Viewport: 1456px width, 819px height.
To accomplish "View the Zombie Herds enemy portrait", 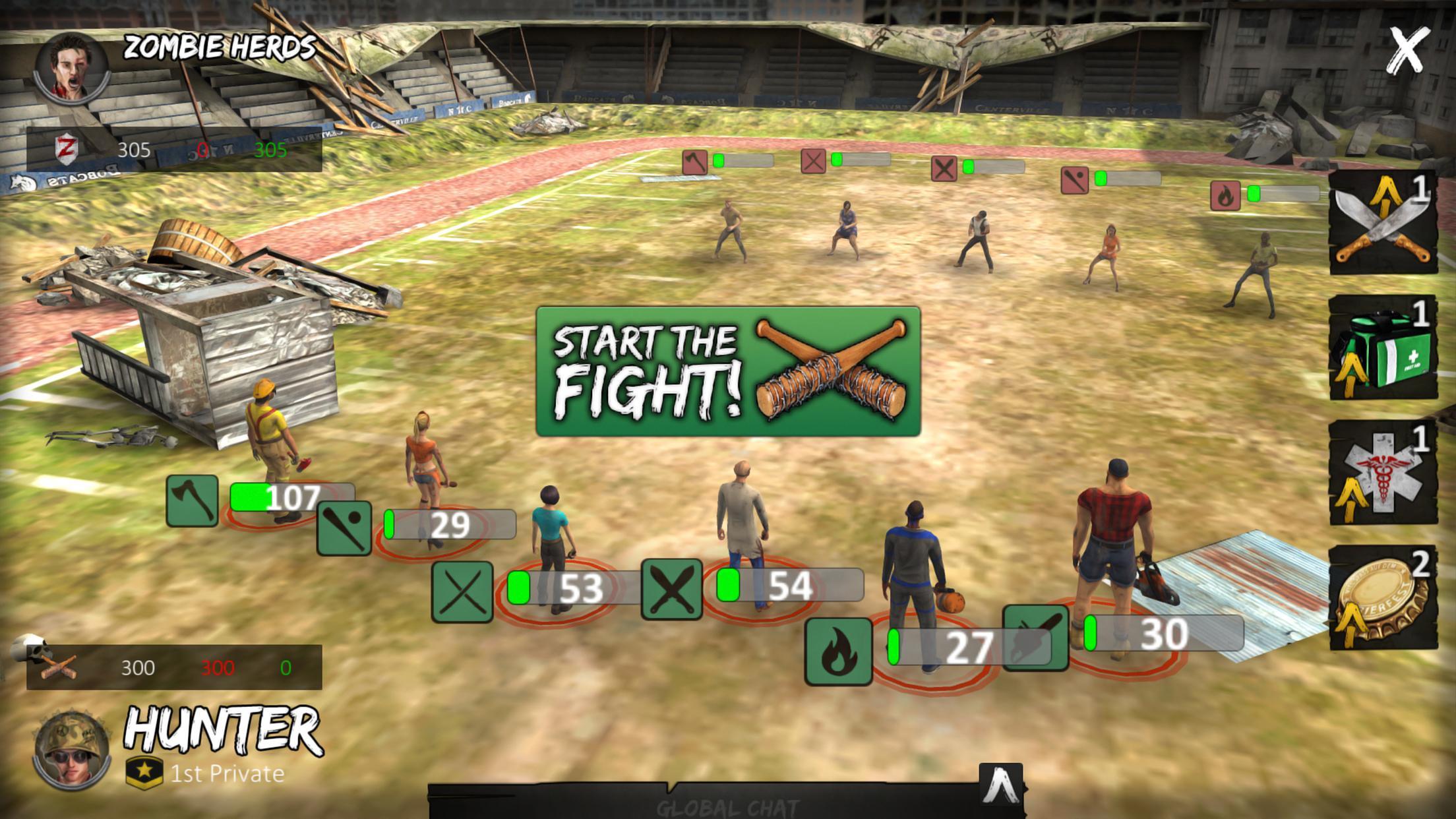I will coord(72,67).
